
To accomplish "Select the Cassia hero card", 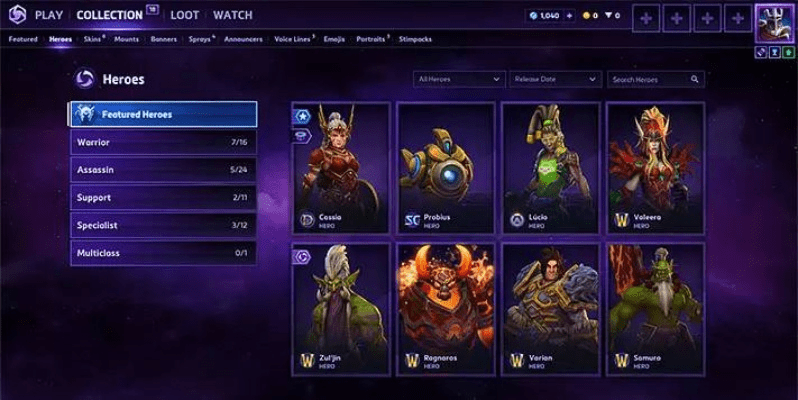I will (340, 167).
